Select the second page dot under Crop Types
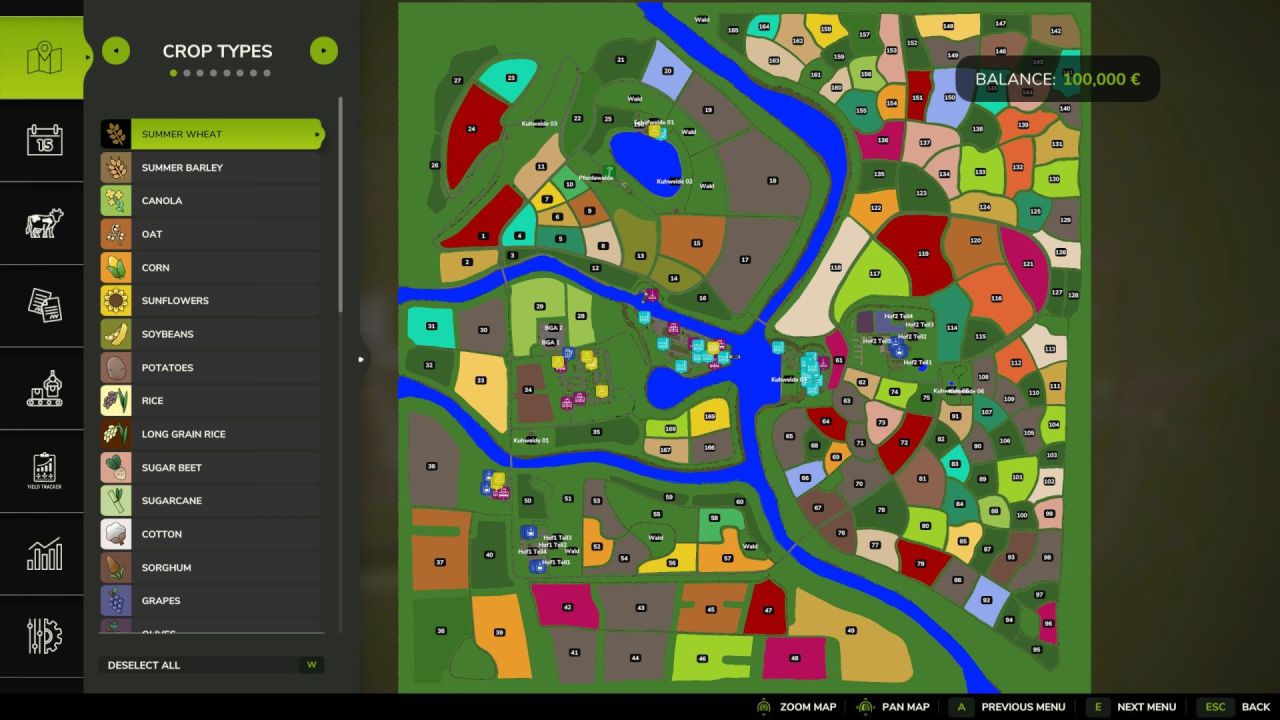Image resolution: width=1280 pixels, height=720 pixels. click(x=186, y=71)
